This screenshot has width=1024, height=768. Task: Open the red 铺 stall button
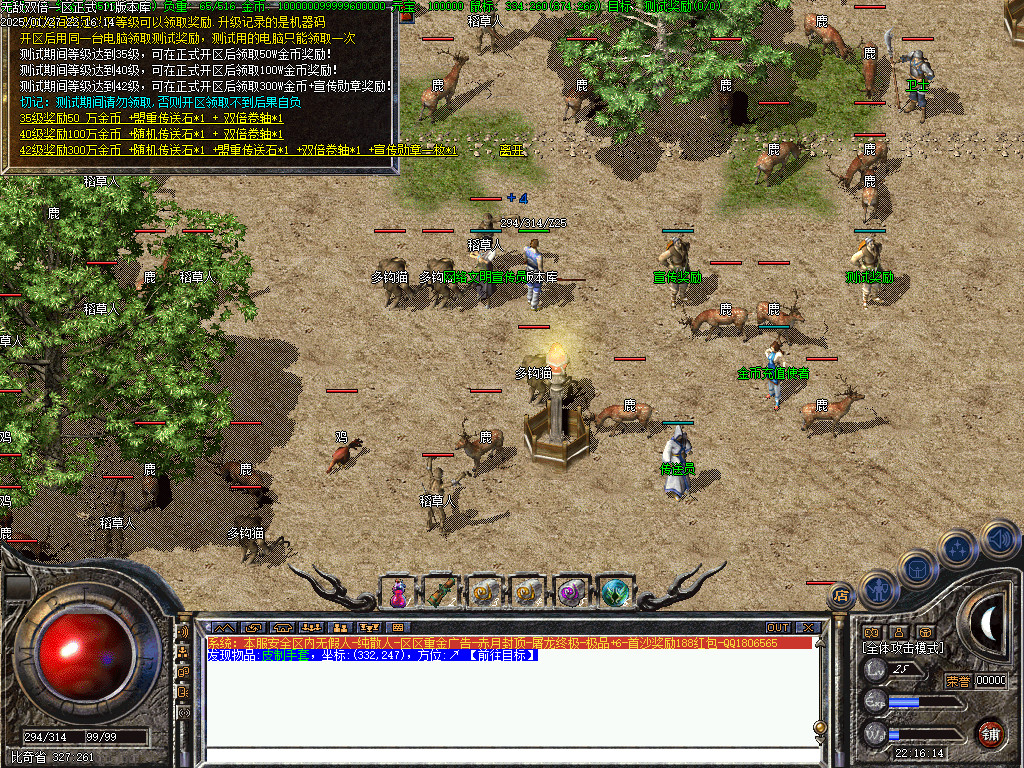[x=990, y=733]
